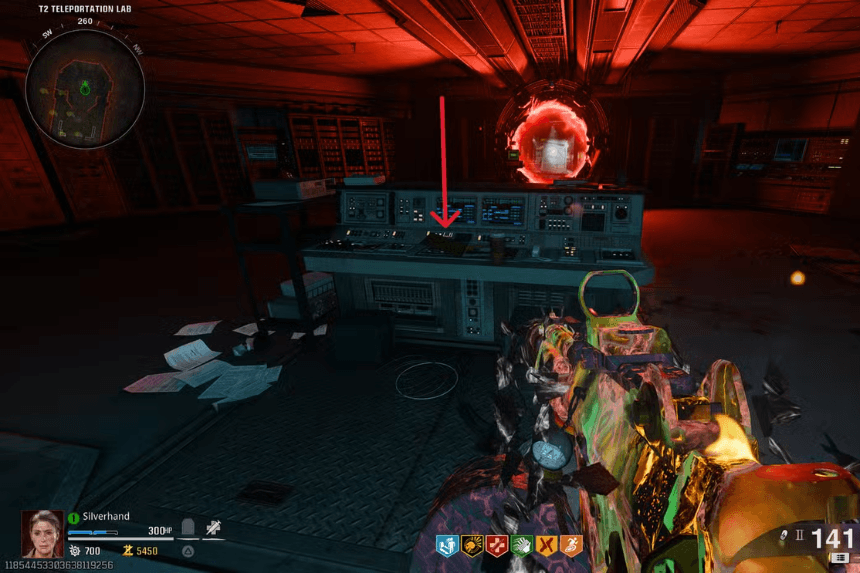Click the red Juggernog cross perk icon

(x=496, y=546)
